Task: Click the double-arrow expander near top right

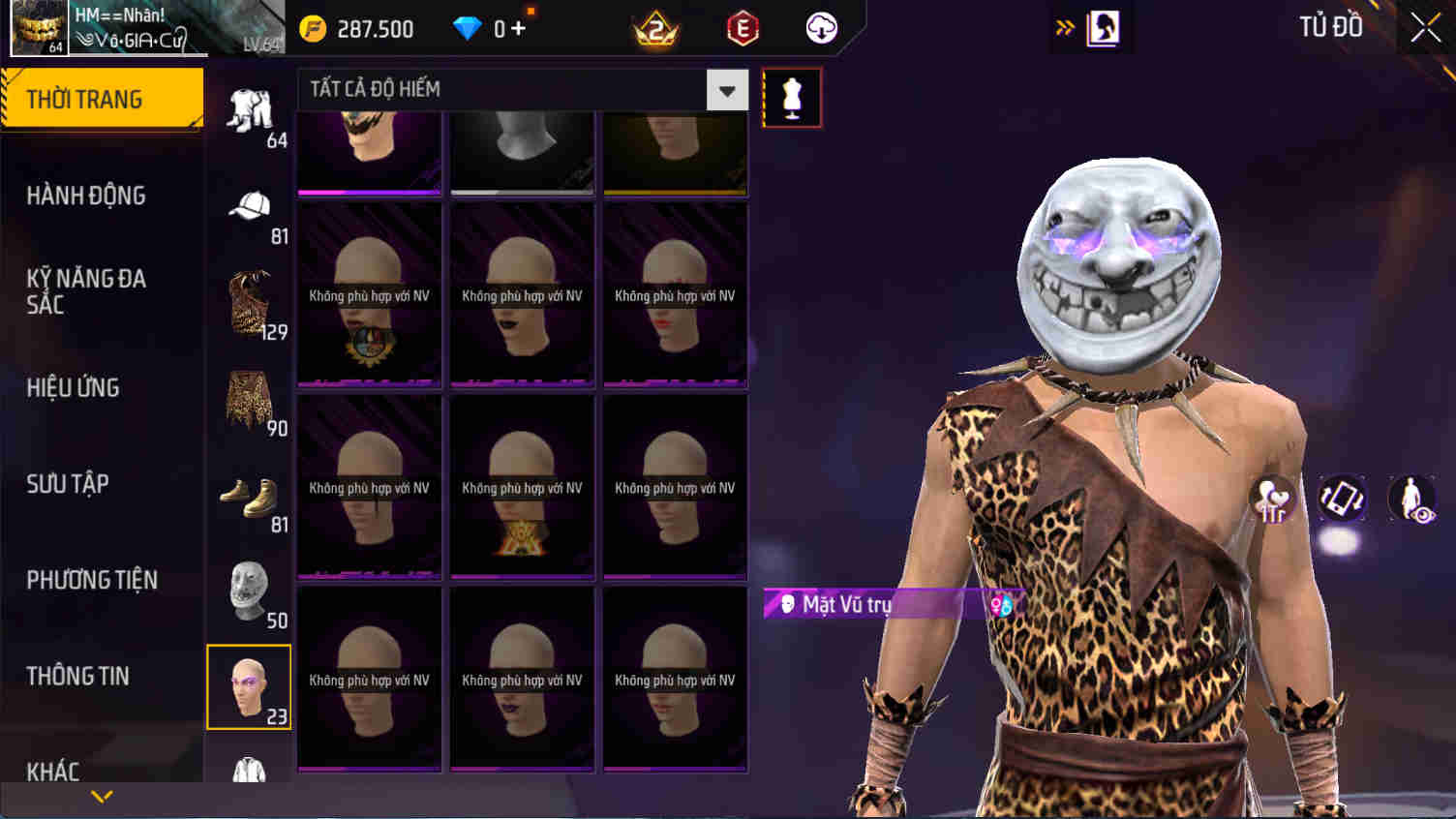Action: point(1065,26)
